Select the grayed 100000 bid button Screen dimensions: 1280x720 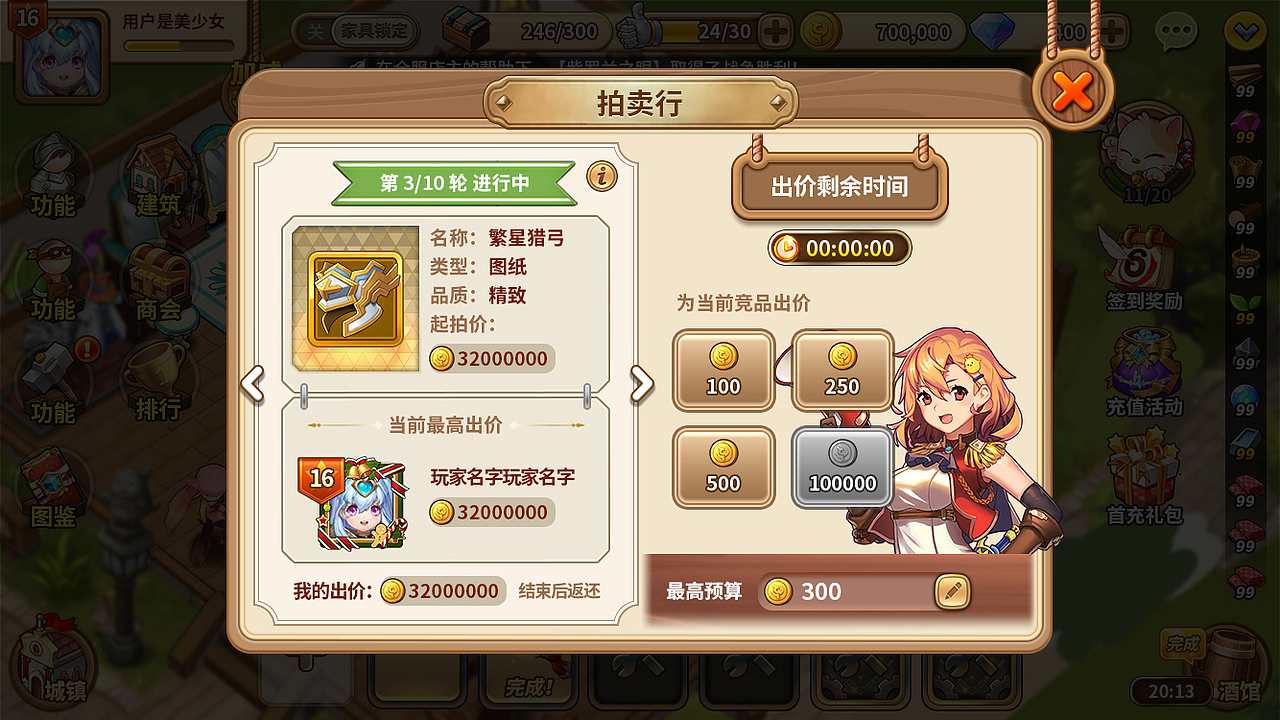(842, 468)
